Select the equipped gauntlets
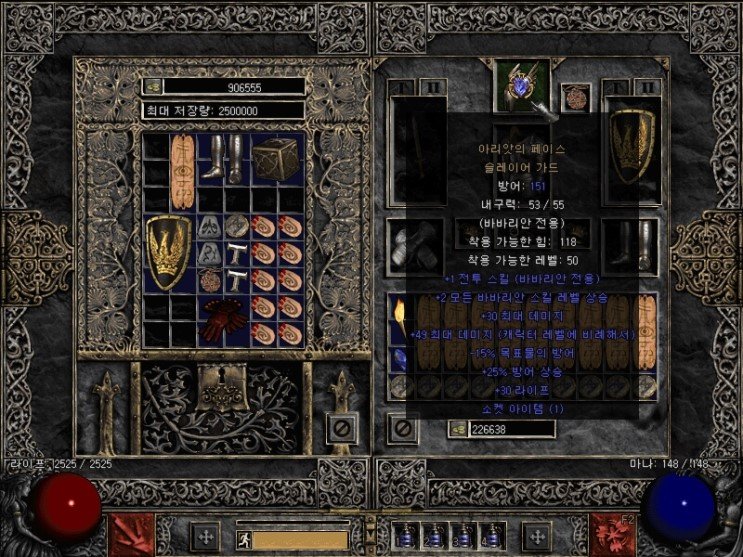Screen dimensions: 743x557 point(411,242)
